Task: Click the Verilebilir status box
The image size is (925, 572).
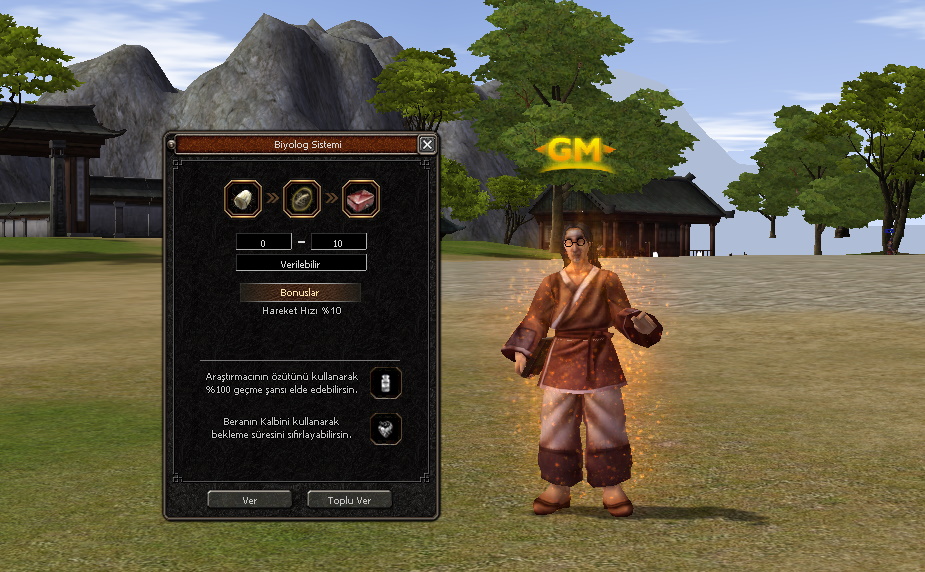Action: pyautogui.click(x=301, y=263)
